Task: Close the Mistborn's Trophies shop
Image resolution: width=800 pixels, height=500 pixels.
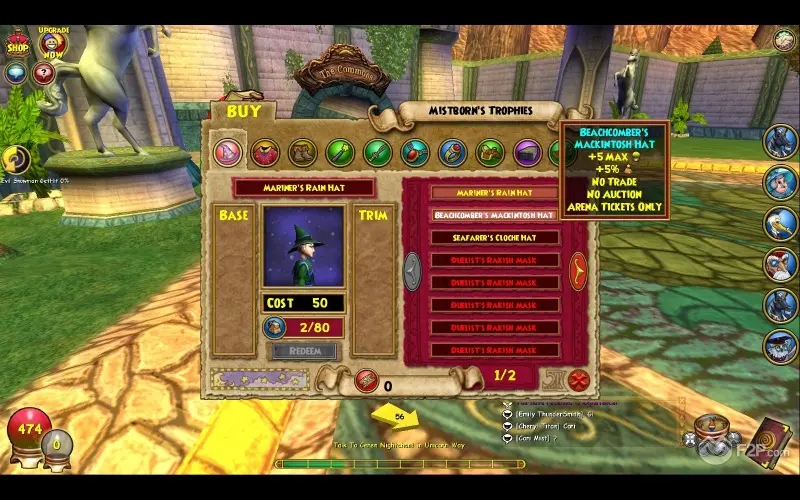Action: (578, 380)
